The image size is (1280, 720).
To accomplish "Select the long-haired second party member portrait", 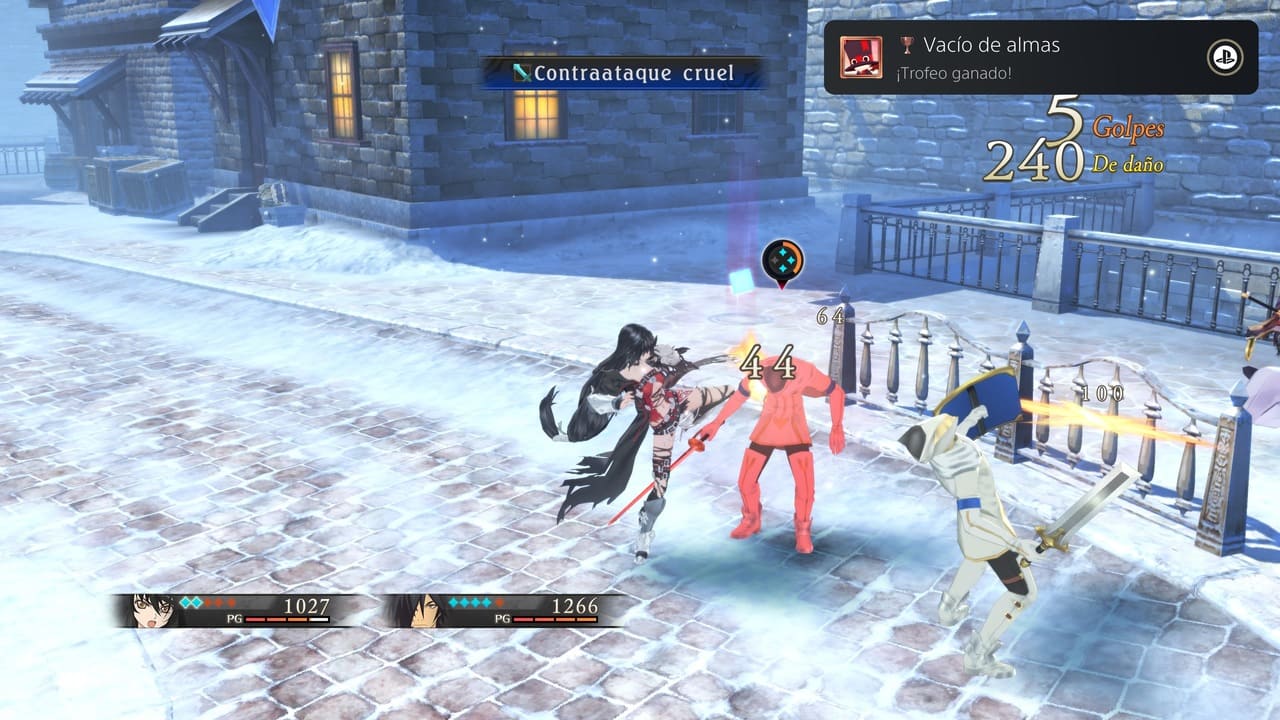I will [x=421, y=609].
